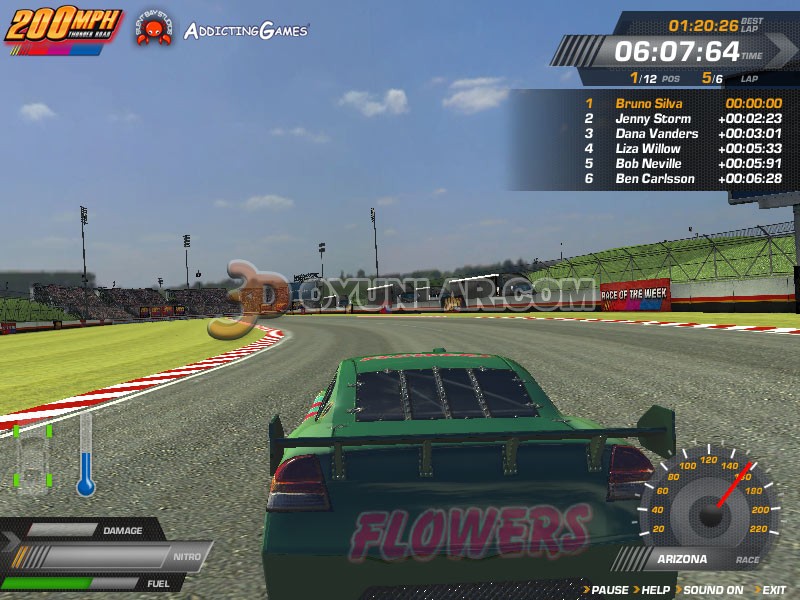The height and width of the screenshot is (600, 800).
Task: Exit the race
Action: (x=773, y=590)
